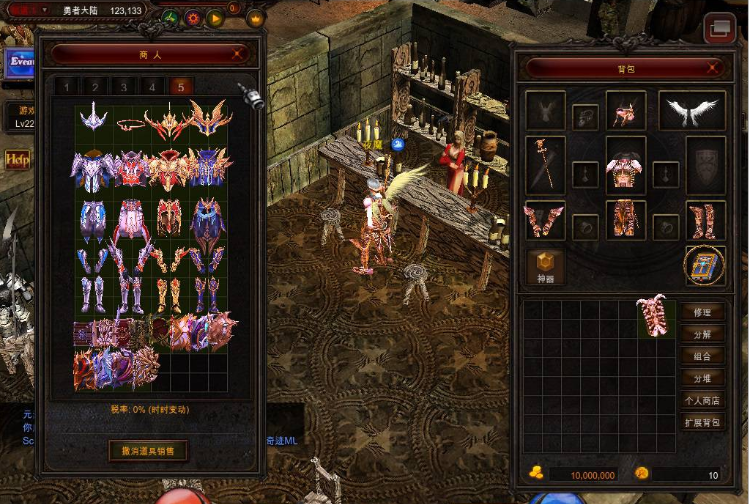Select the equipped boots slot
Image resolution: width=749 pixels, height=504 pixels.
(x=704, y=219)
